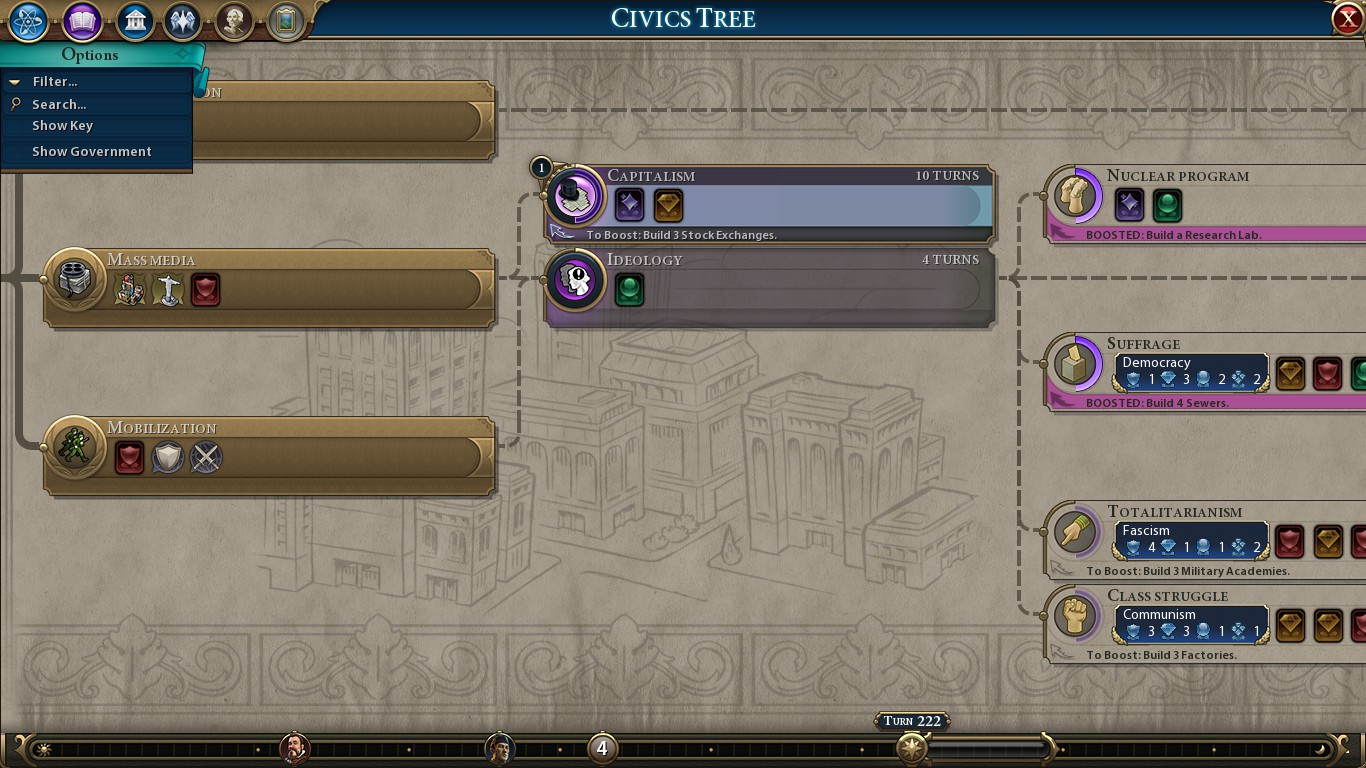
Task: Click the Fascism card under Totalitarianism
Action: click(x=1190, y=539)
